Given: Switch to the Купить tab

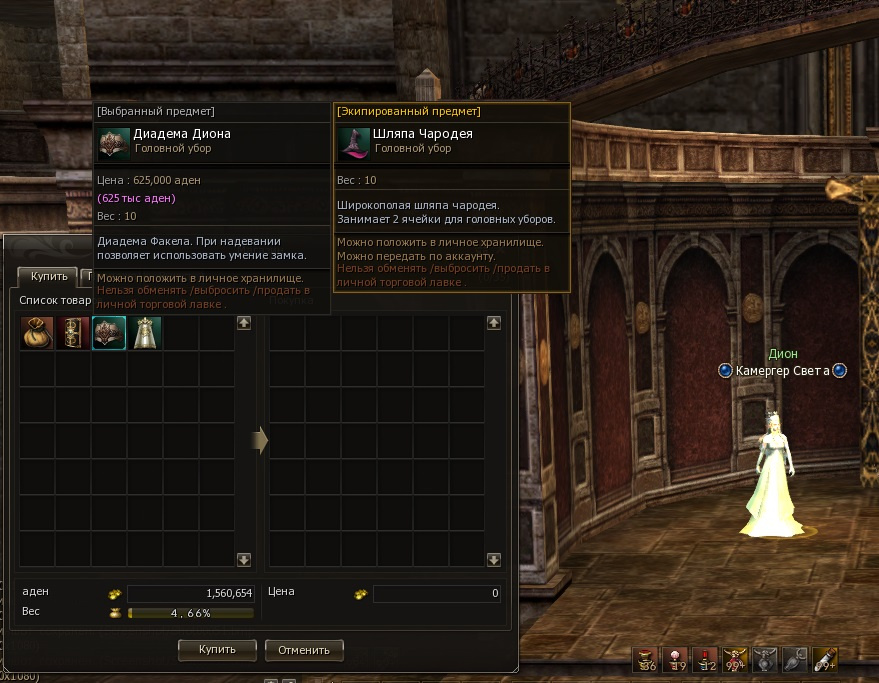Looking at the screenshot, I should tap(48, 276).
